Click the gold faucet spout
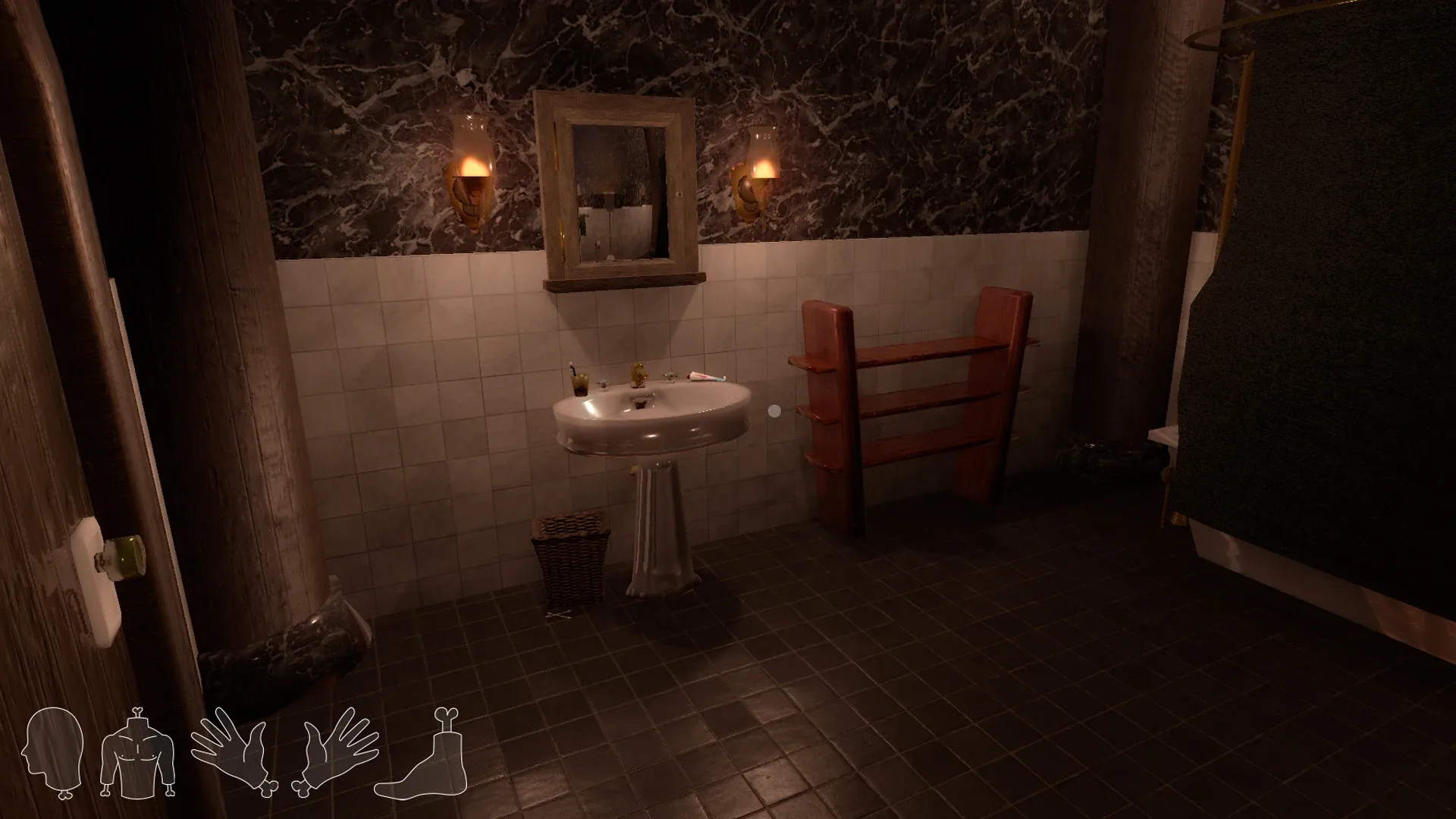 coord(640,373)
